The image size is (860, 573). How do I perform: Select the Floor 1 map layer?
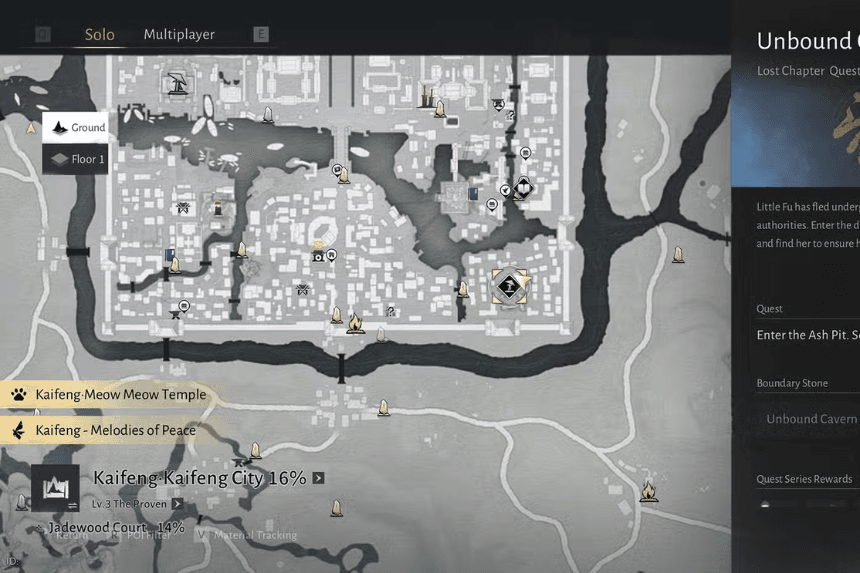(x=76, y=158)
